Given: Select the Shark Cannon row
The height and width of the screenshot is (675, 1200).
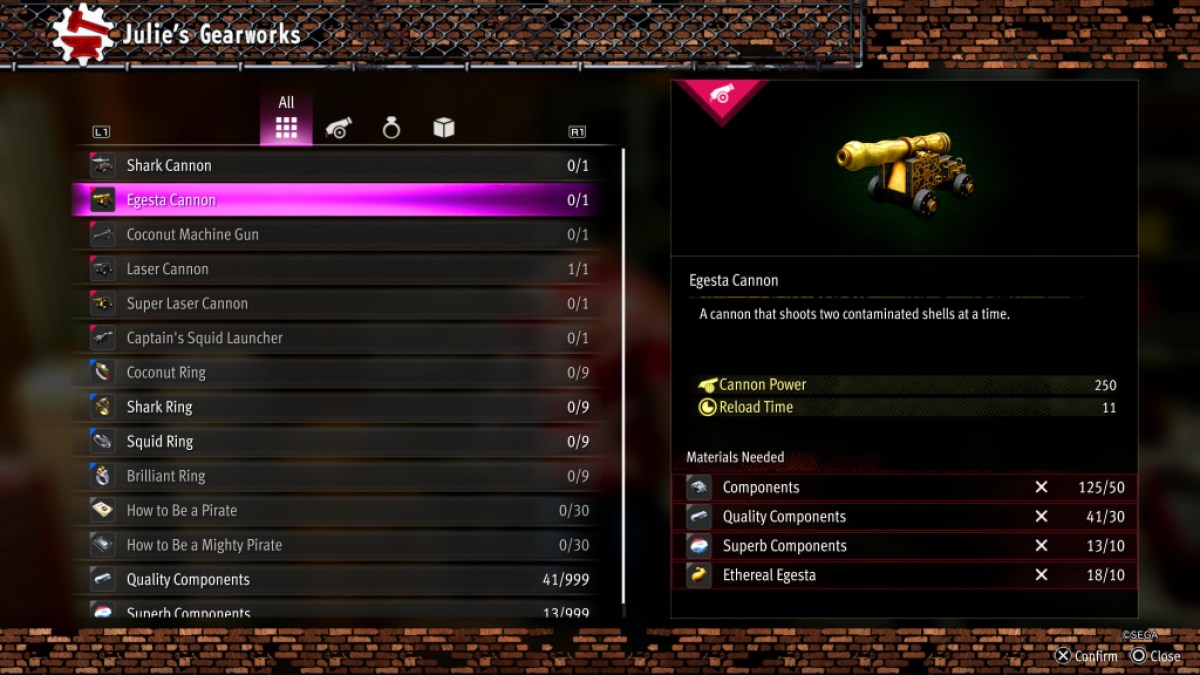Looking at the screenshot, I should point(340,166).
